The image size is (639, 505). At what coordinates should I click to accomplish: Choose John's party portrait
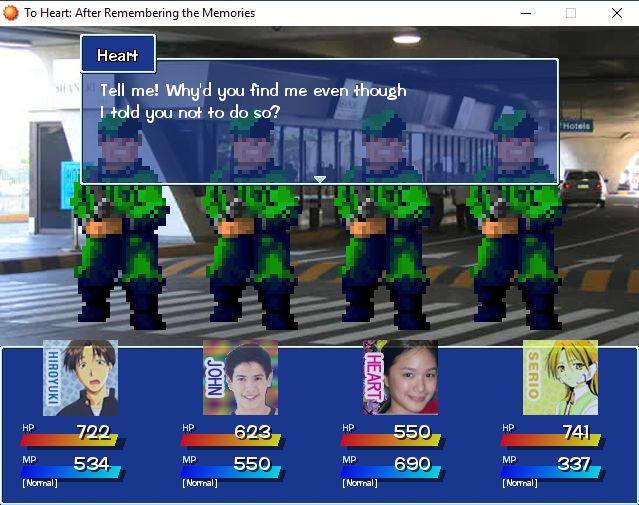pyautogui.click(x=240, y=377)
